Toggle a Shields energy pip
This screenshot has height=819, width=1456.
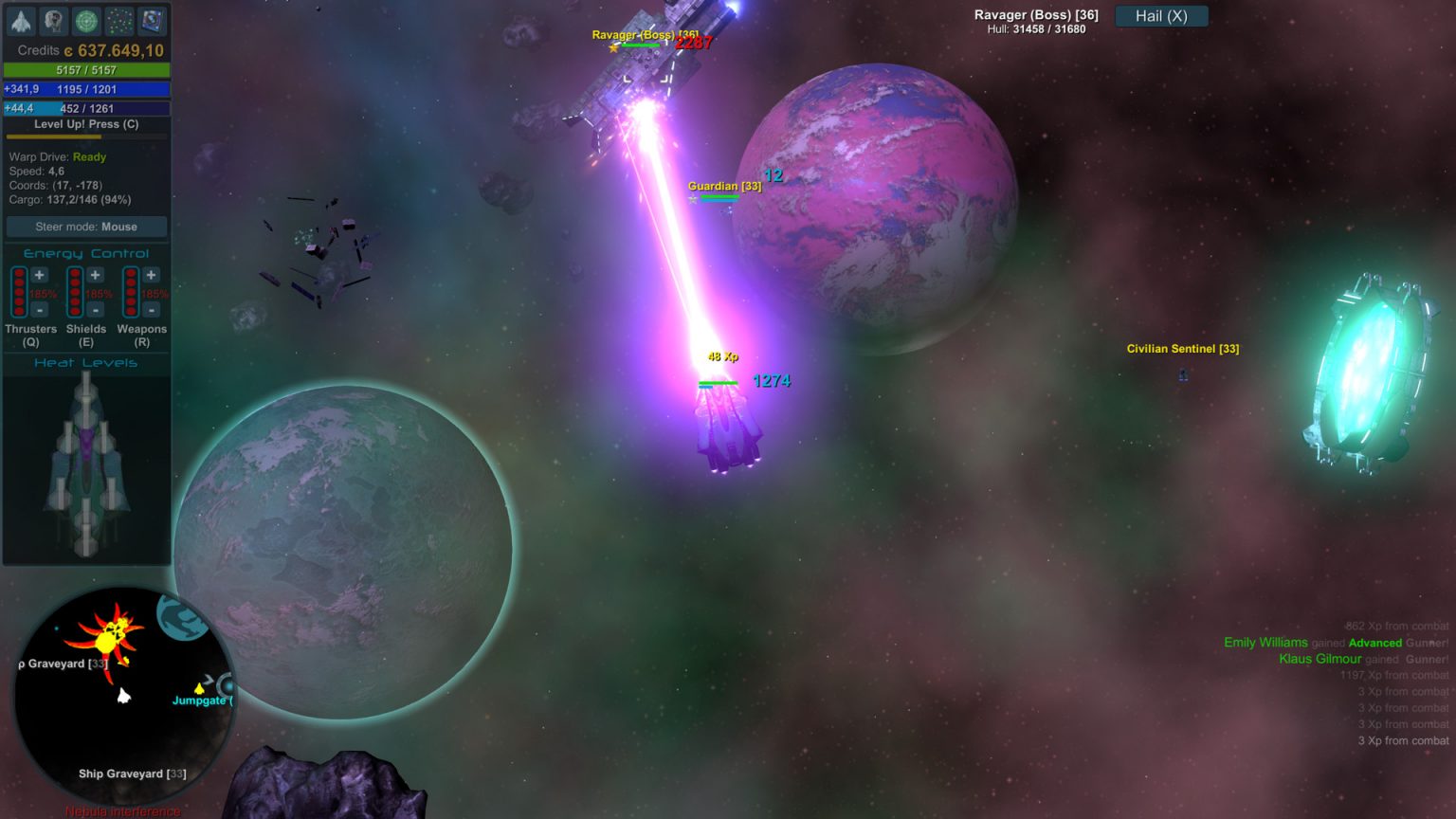tap(75, 292)
